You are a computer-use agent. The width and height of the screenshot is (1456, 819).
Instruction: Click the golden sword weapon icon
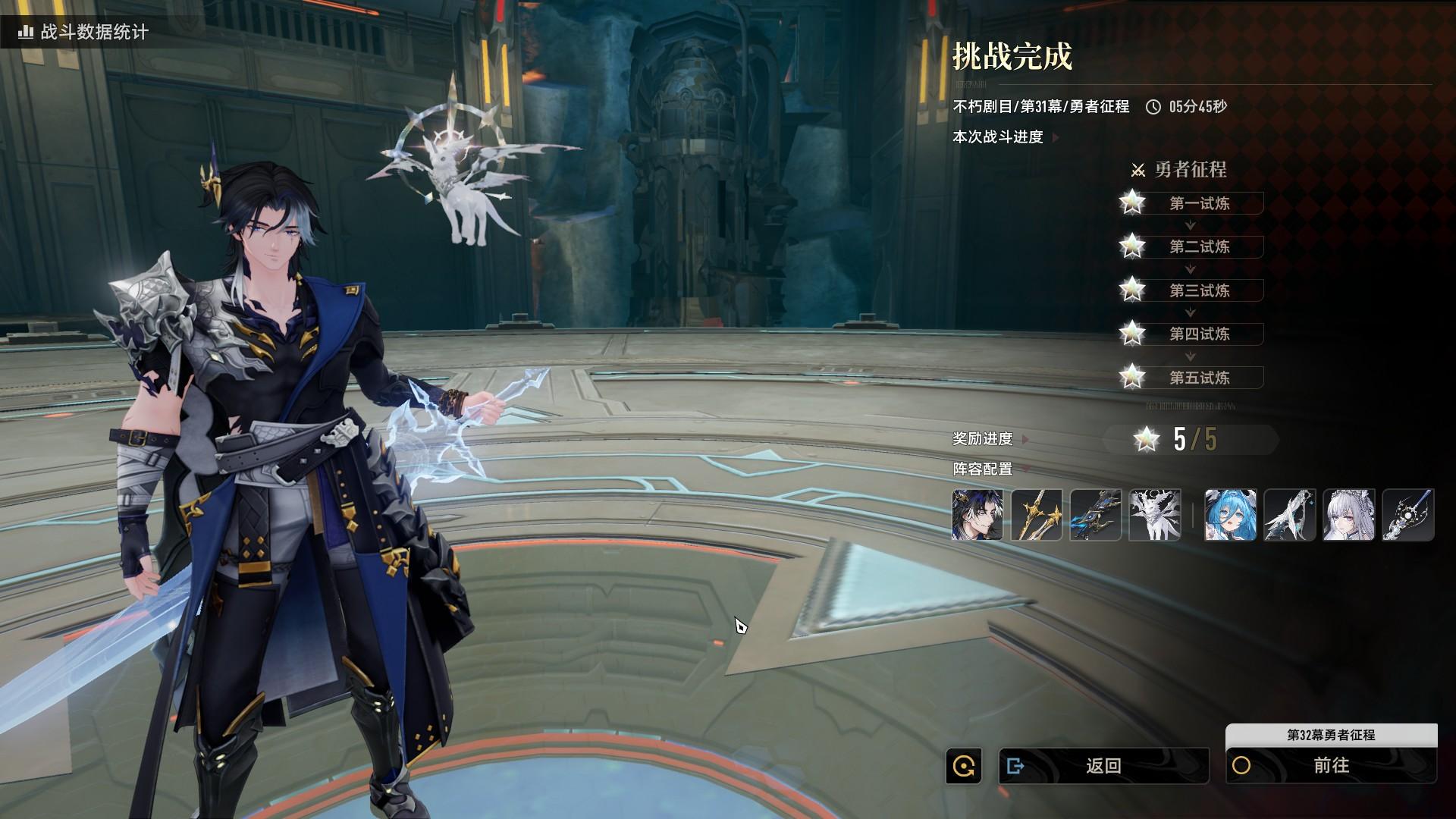point(1037,515)
